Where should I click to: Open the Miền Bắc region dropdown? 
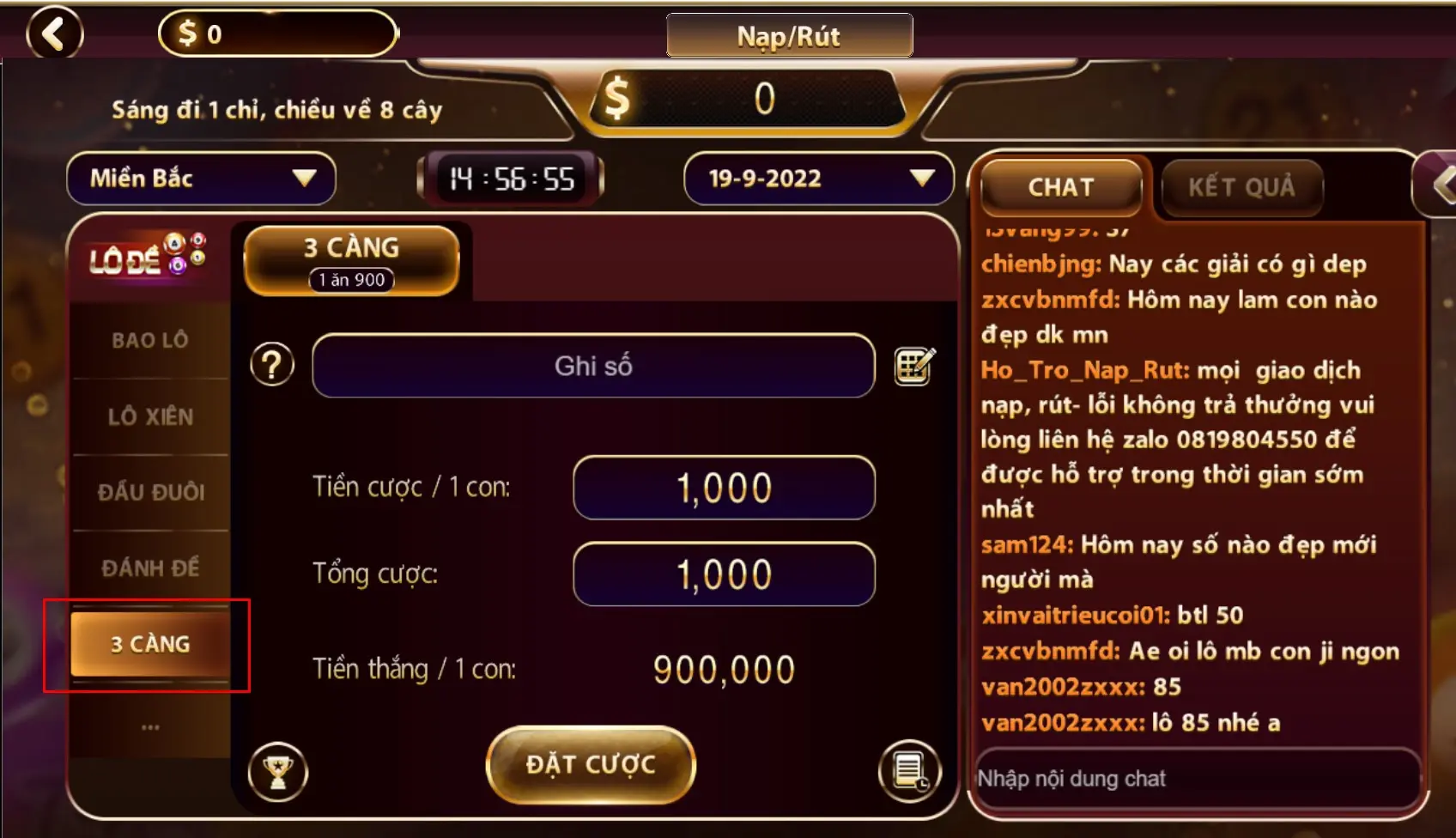[x=201, y=179]
